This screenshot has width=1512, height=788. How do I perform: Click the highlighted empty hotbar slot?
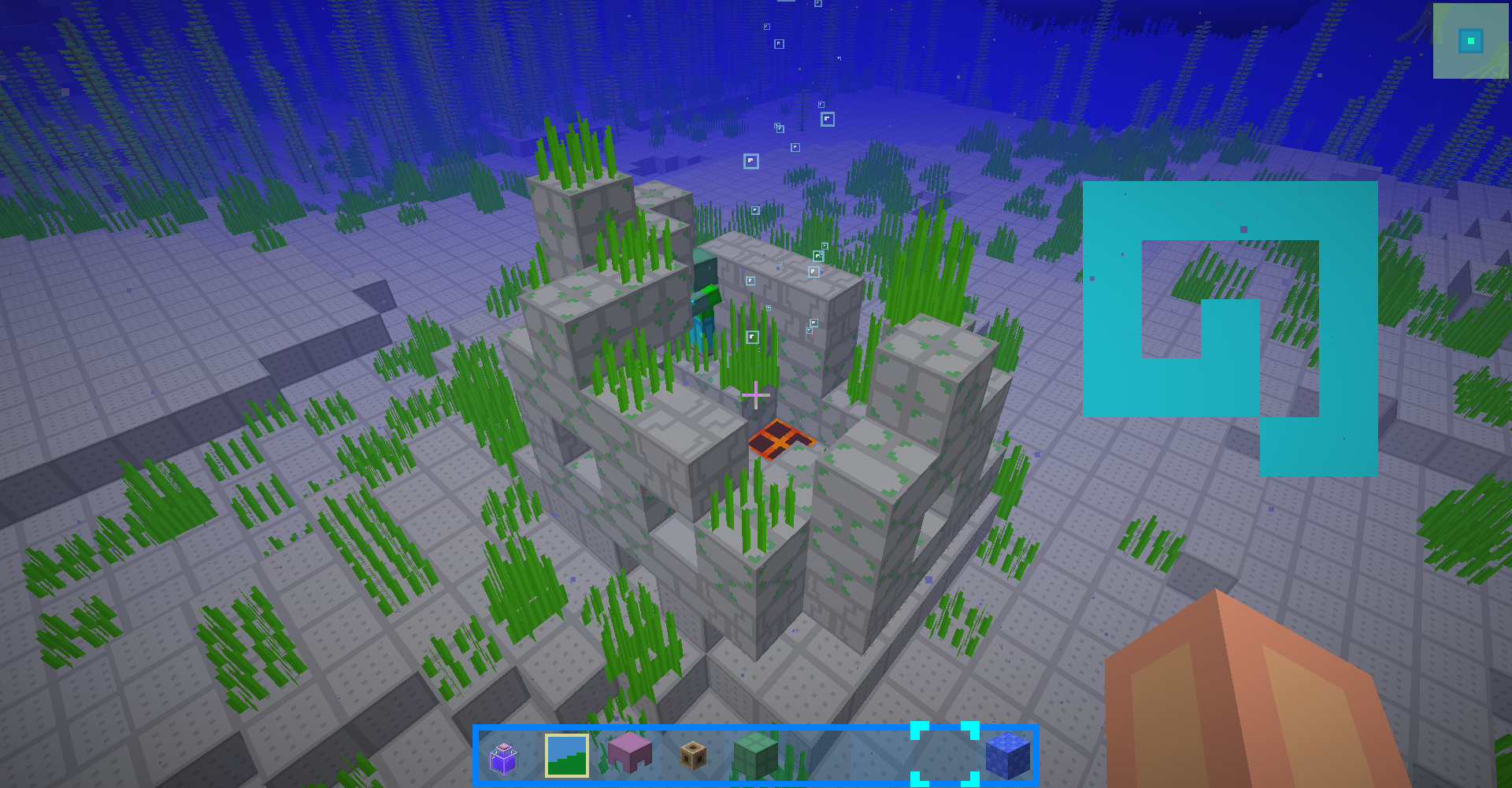pyautogui.click(x=945, y=754)
